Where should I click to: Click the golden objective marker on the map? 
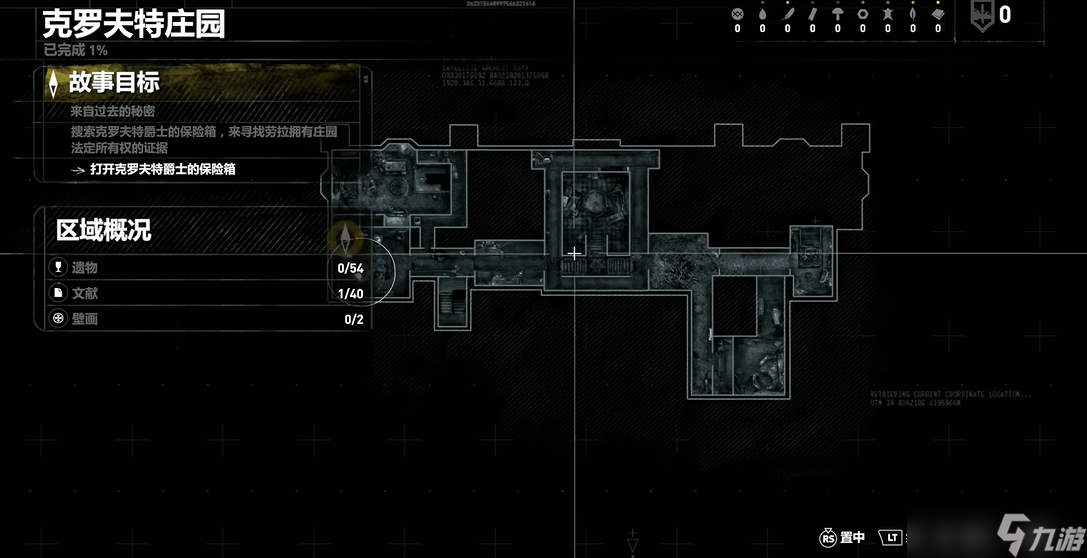pyautogui.click(x=346, y=238)
